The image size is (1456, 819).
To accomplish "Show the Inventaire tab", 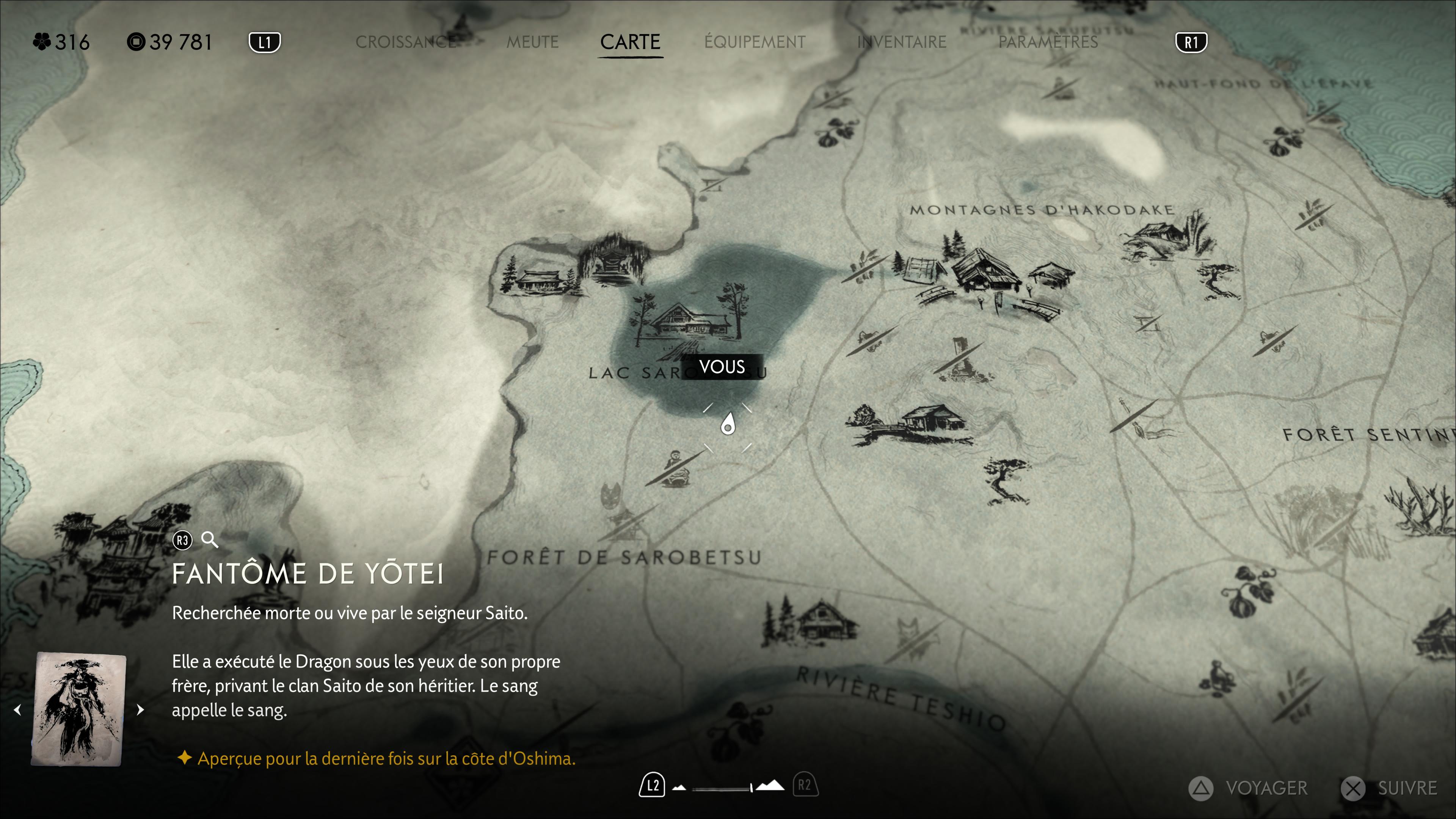I will tap(902, 42).
